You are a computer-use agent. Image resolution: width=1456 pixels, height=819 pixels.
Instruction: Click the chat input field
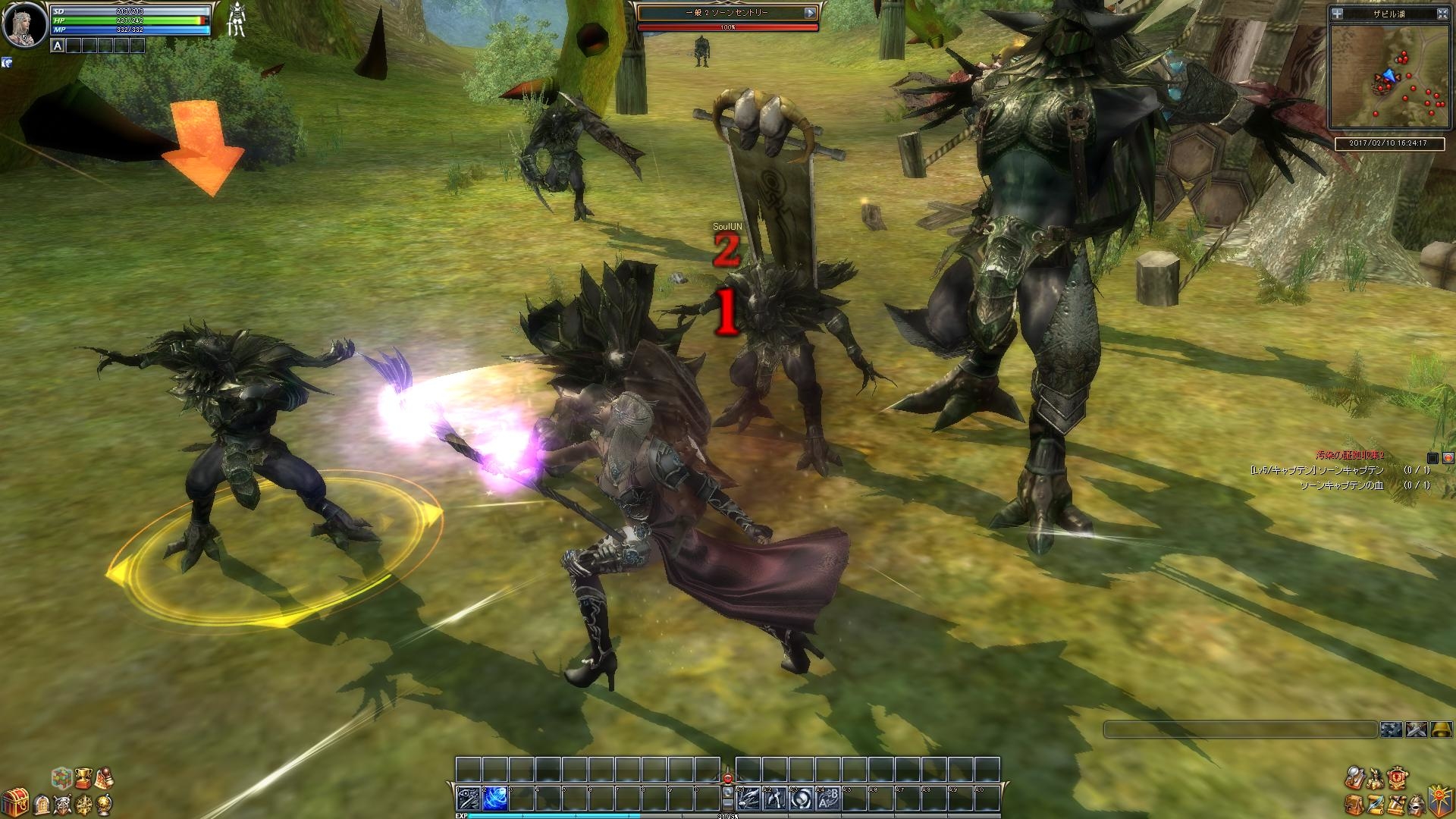coord(1239,730)
